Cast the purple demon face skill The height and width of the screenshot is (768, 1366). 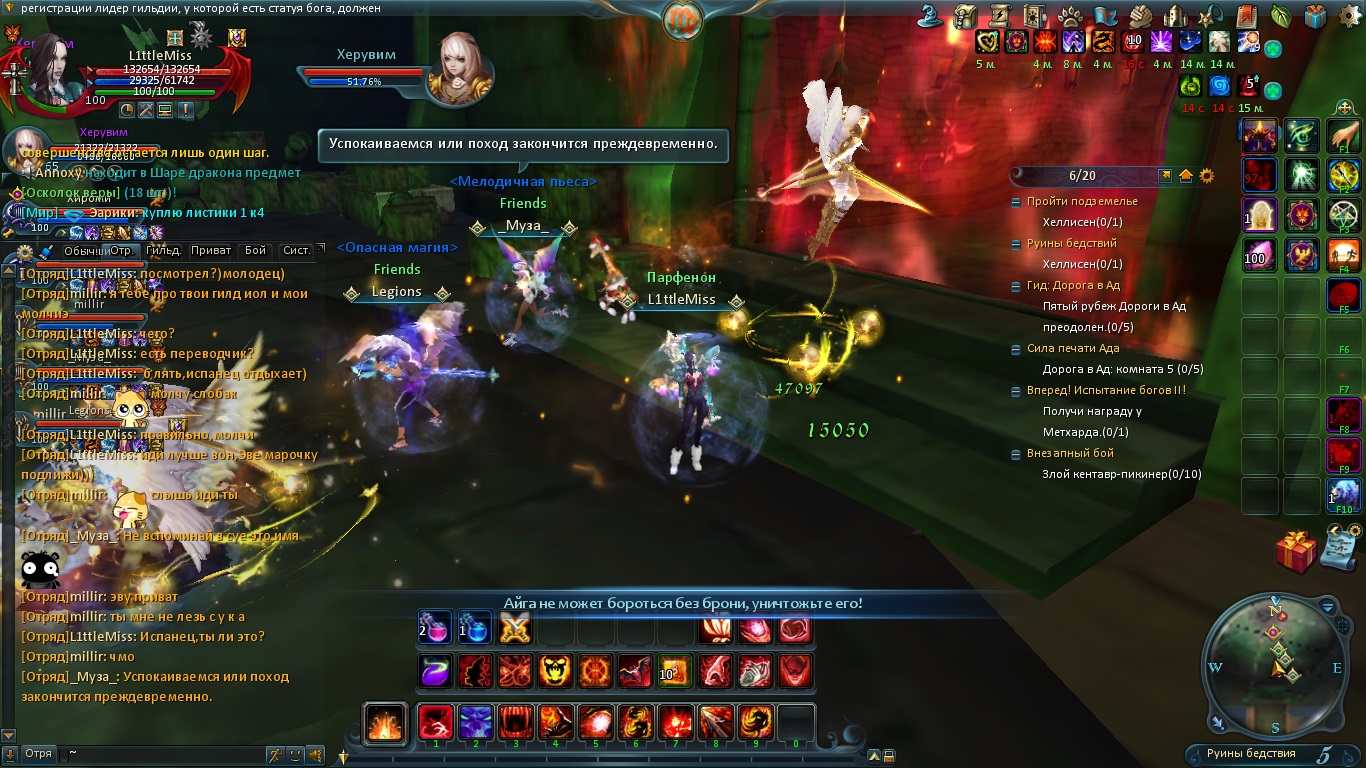coord(476,723)
